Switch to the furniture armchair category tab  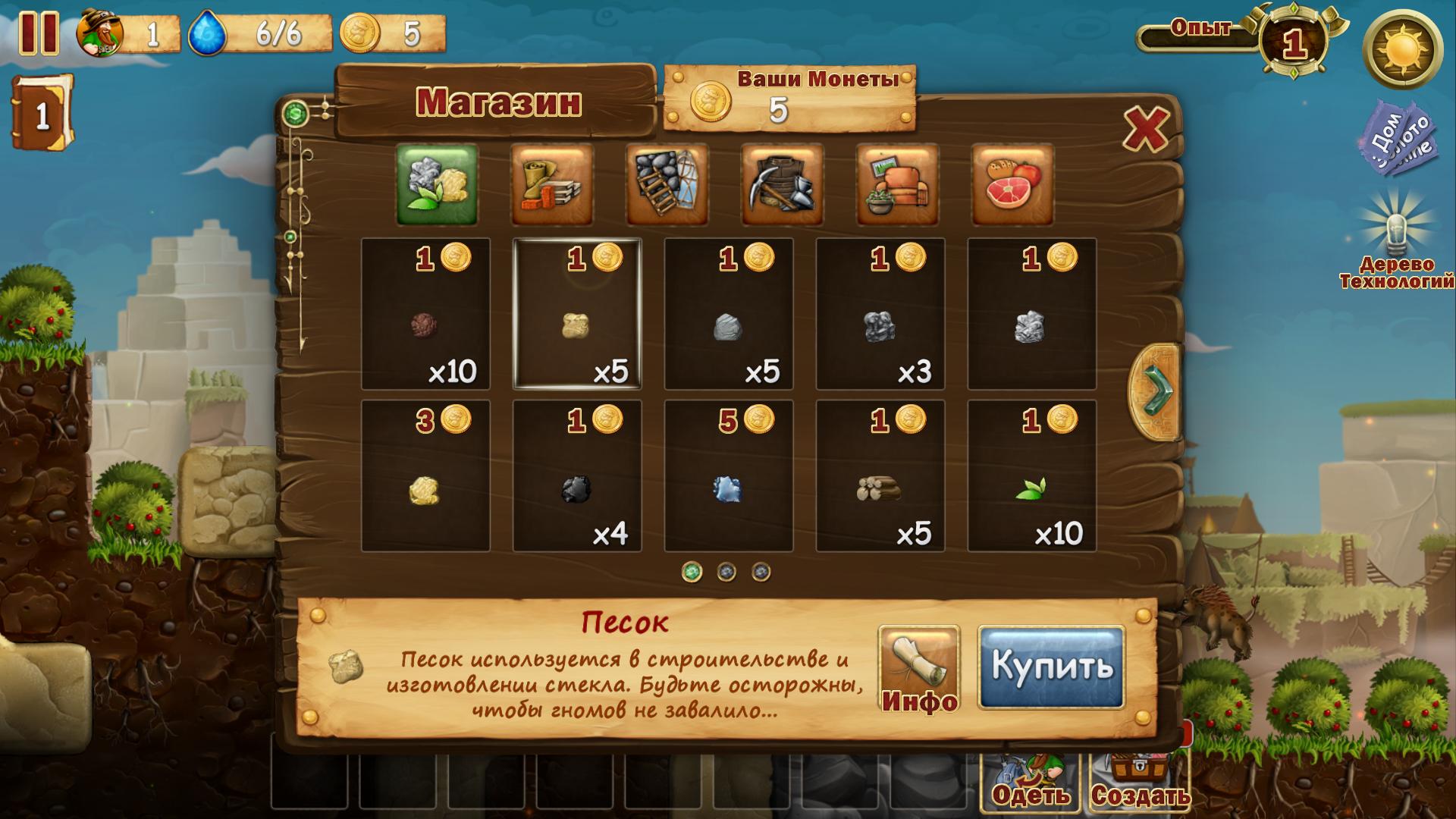[x=898, y=185]
